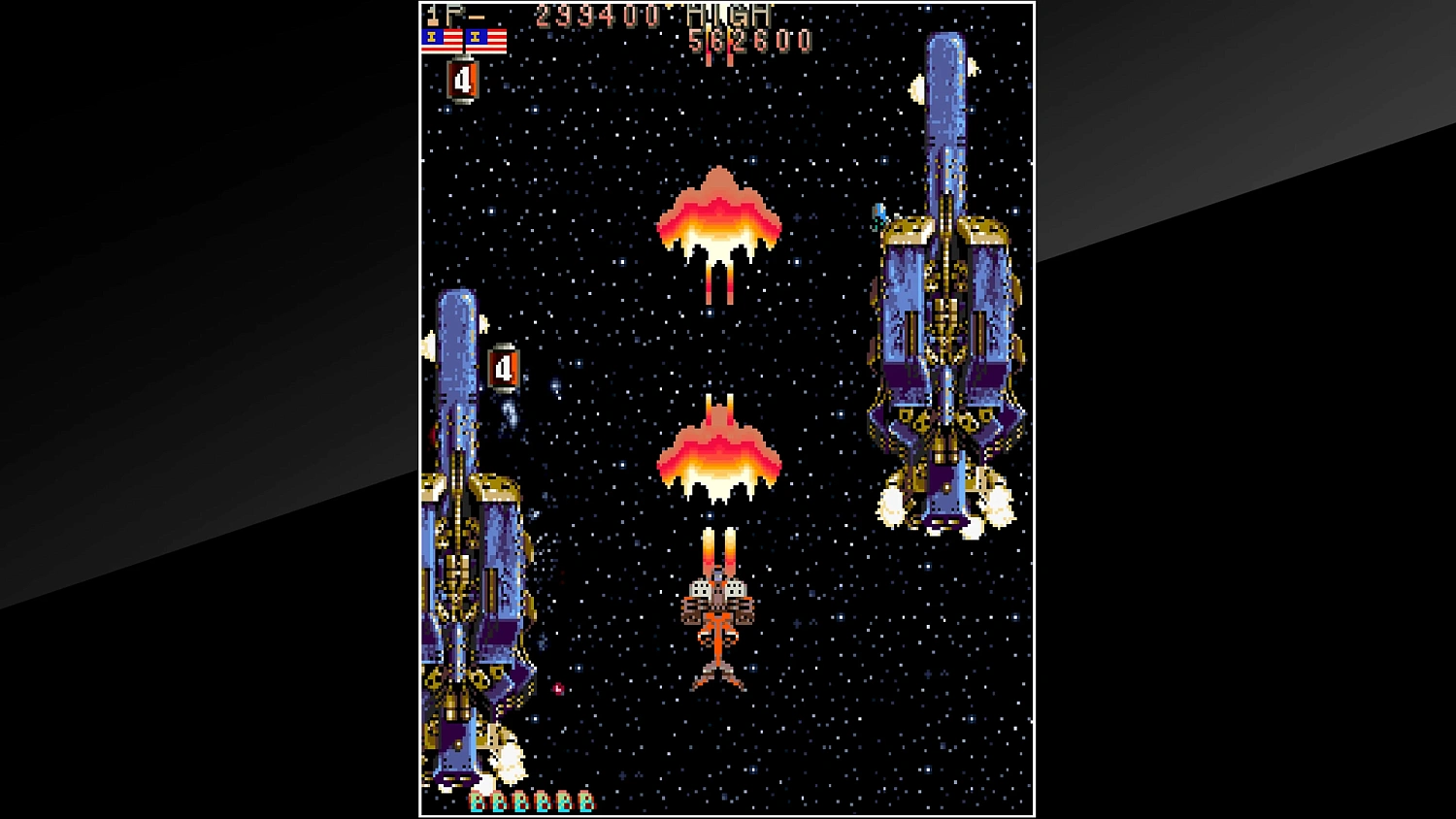Click the small pink bullet left of the player ship
The height and width of the screenshot is (819, 1456).
click(559, 690)
